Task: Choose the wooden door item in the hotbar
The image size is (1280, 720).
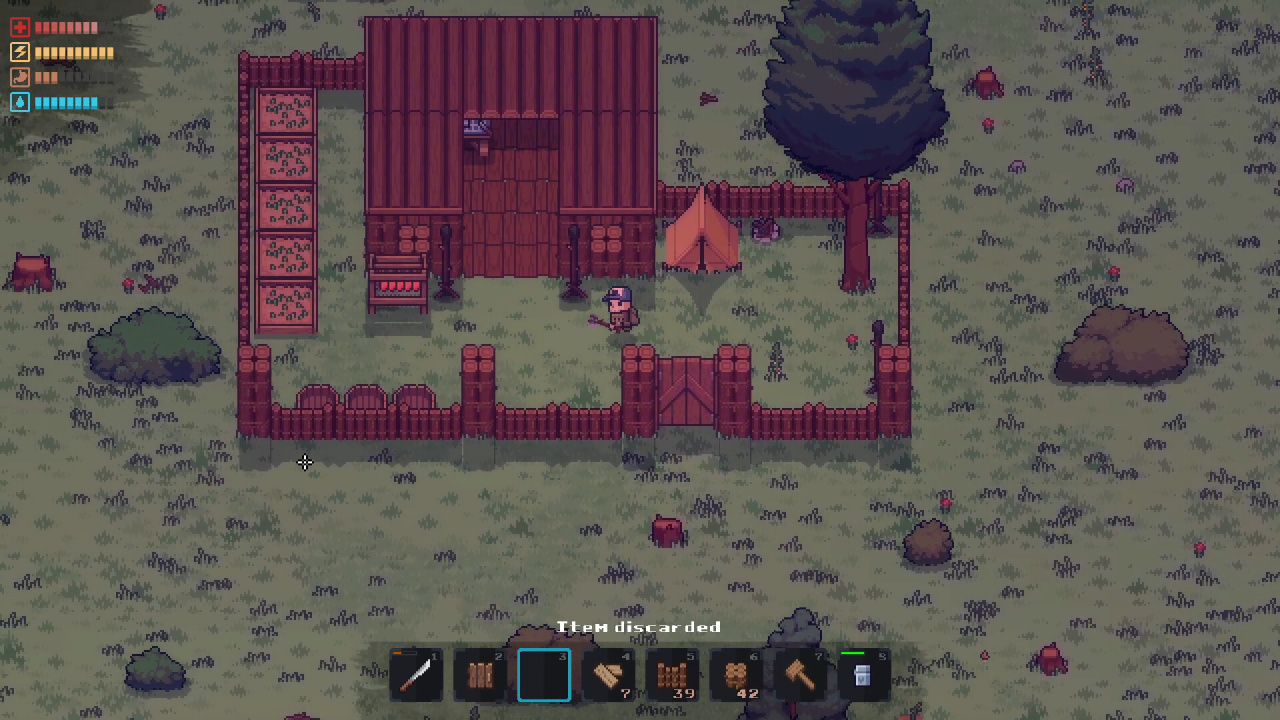Action: (480, 675)
